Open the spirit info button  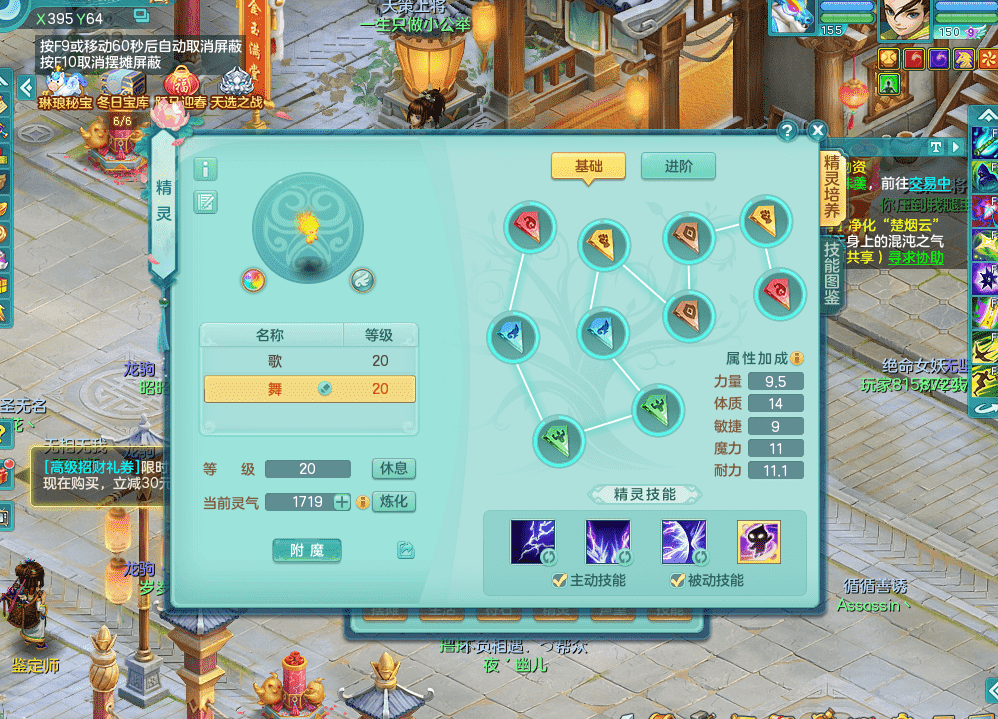(205, 169)
